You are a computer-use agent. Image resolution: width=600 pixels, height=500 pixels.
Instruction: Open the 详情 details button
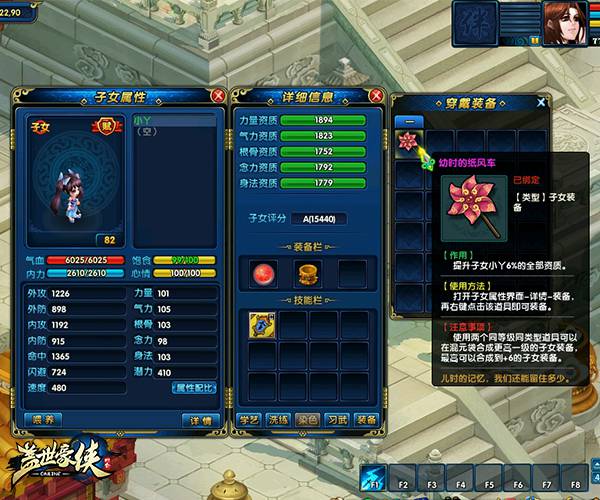click(198, 419)
